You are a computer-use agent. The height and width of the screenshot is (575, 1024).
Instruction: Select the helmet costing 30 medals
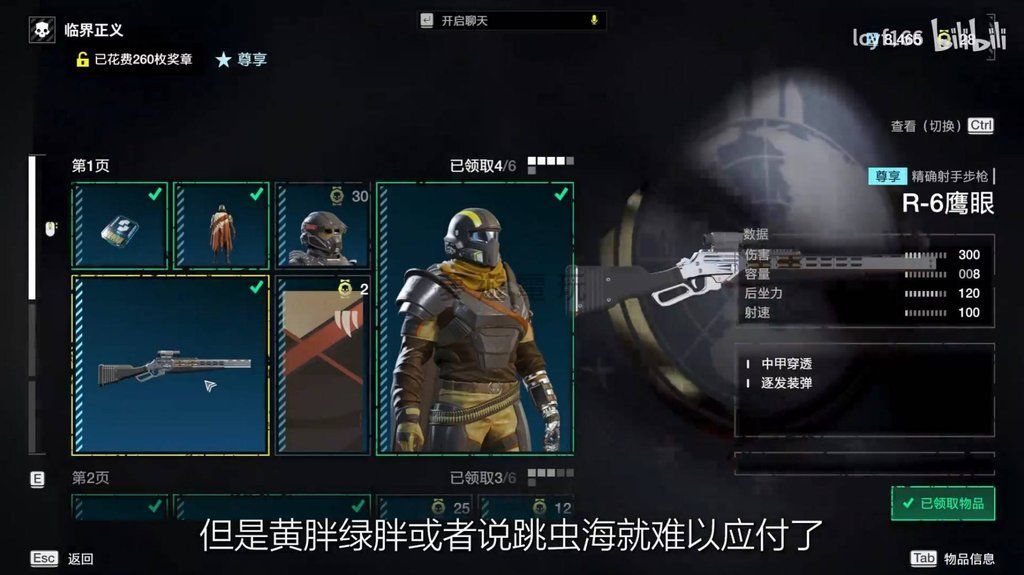(x=323, y=226)
